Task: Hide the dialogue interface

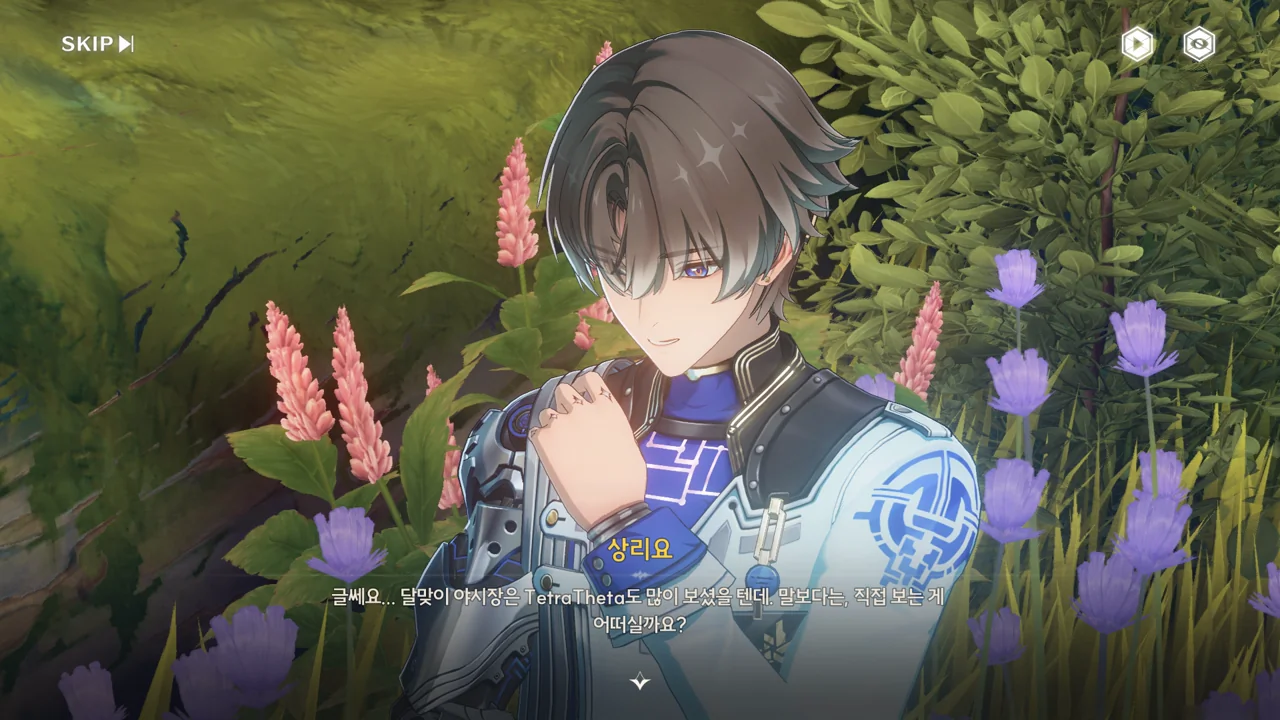Action: (x=1199, y=44)
